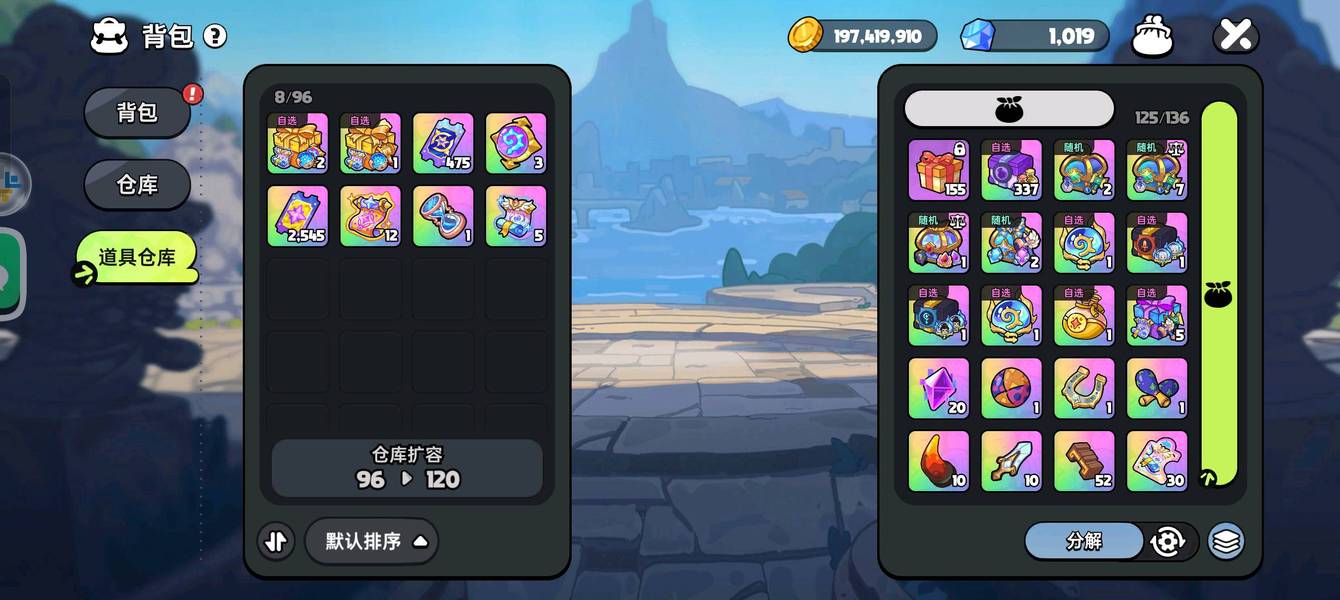Pick the locked red gift box of 155
Image resolution: width=1340 pixels, height=600 pixels.
pyautogui.click(x=938, y=169)
